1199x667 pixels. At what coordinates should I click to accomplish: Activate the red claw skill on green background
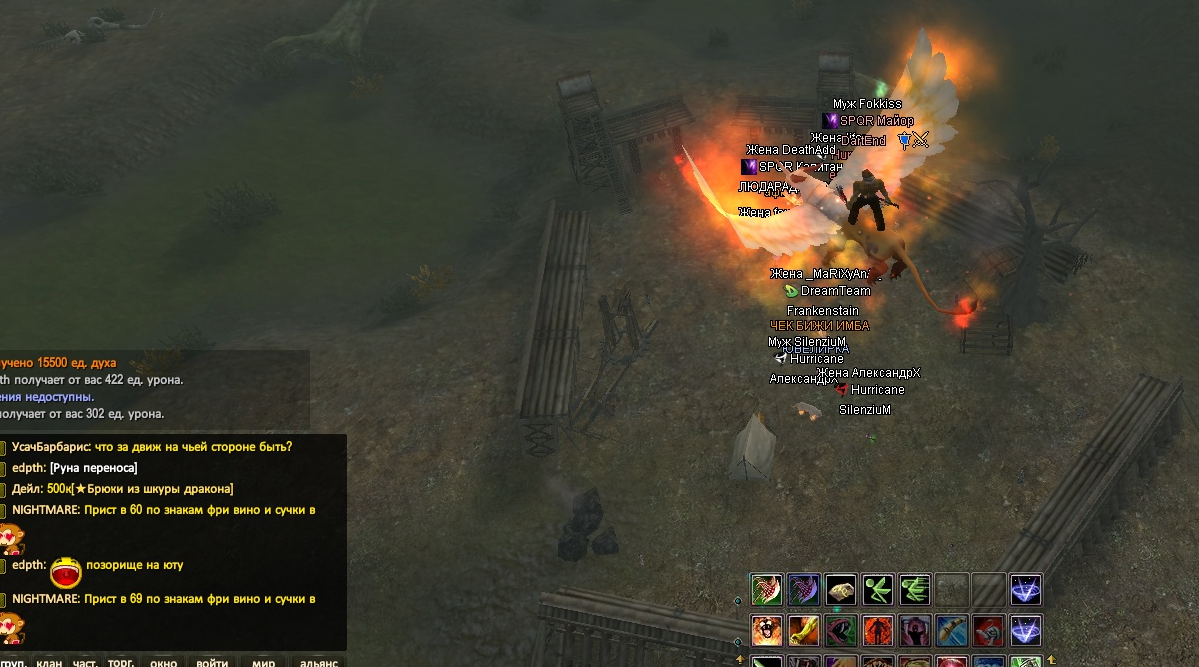(x=767, y=589)
